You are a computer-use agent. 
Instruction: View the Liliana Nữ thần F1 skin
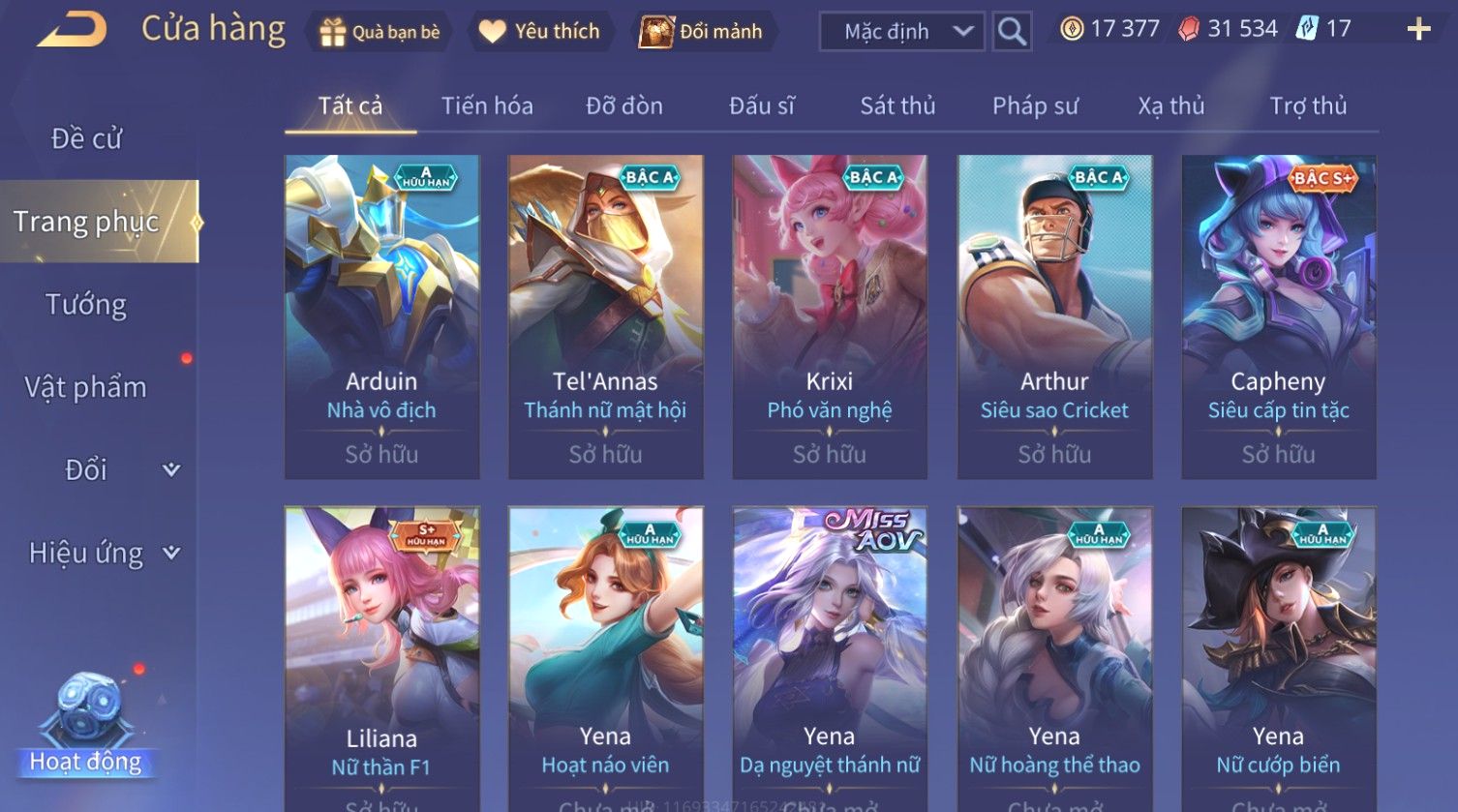click(381, 658)
